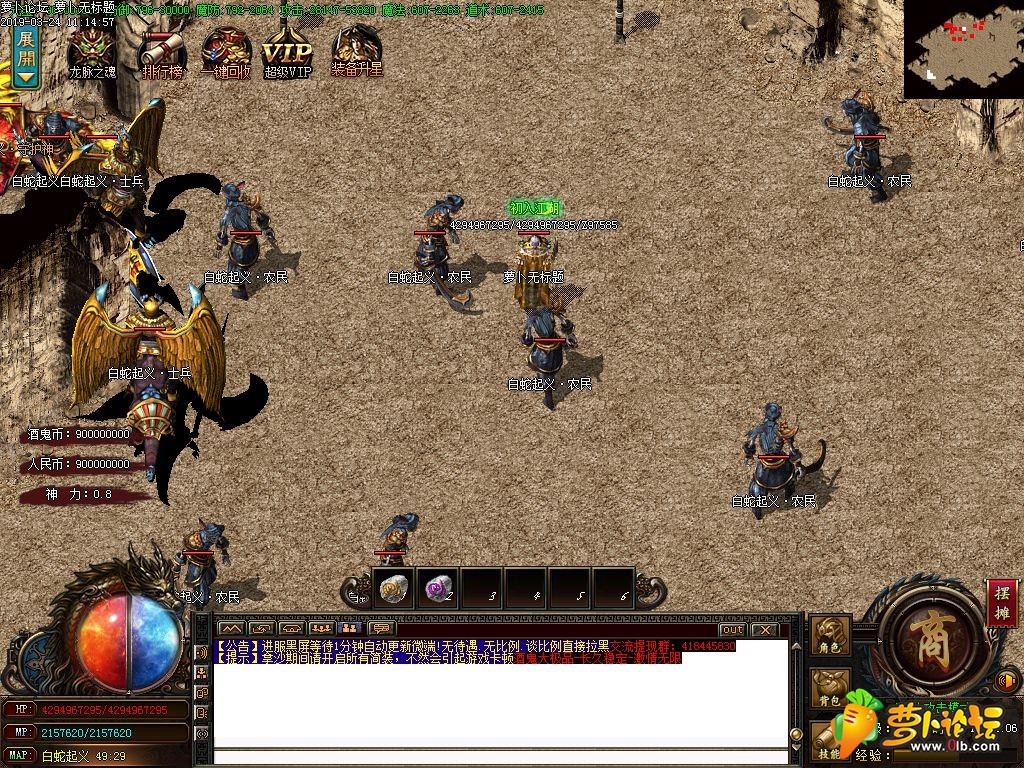Activate 一键回收 one-click recycle

(x=226, y=50)
